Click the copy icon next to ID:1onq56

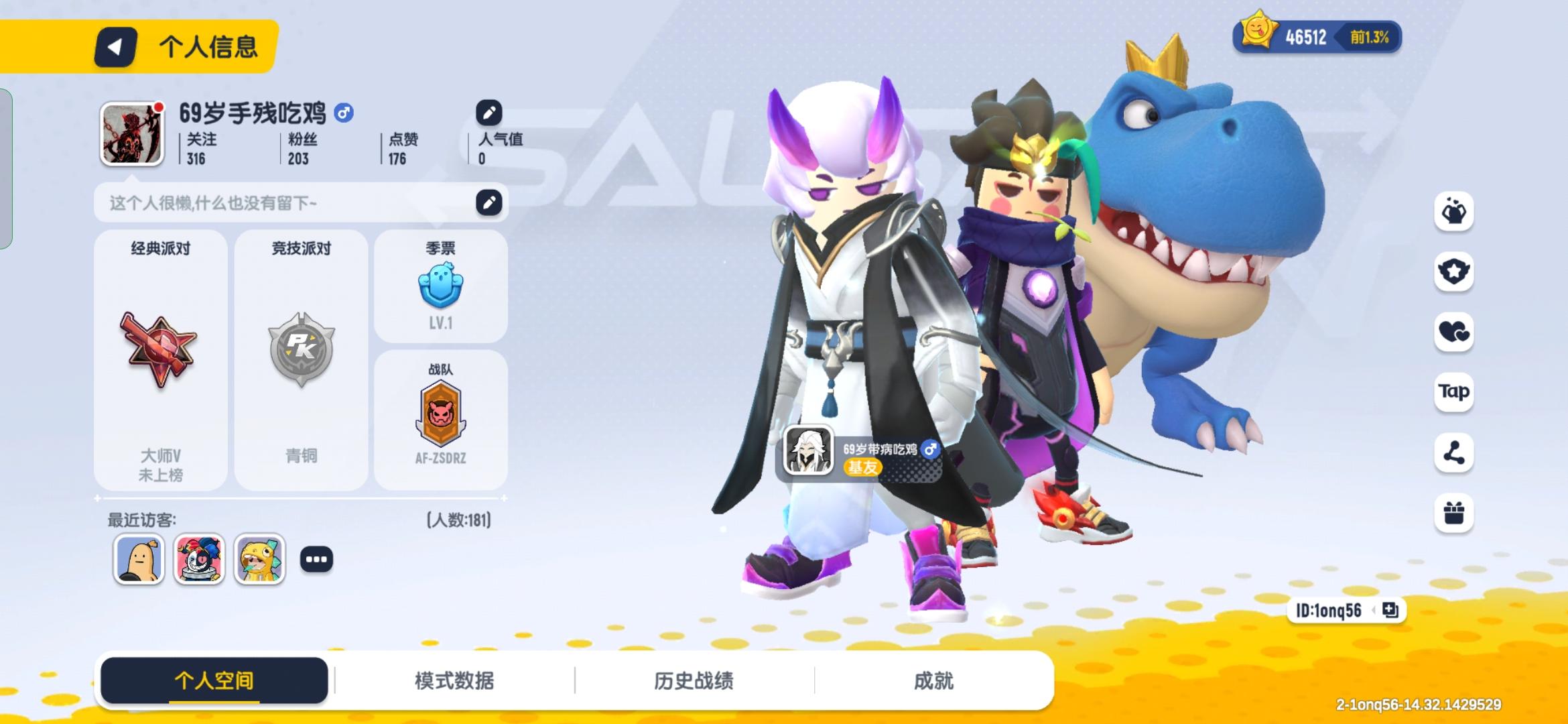1390,611
